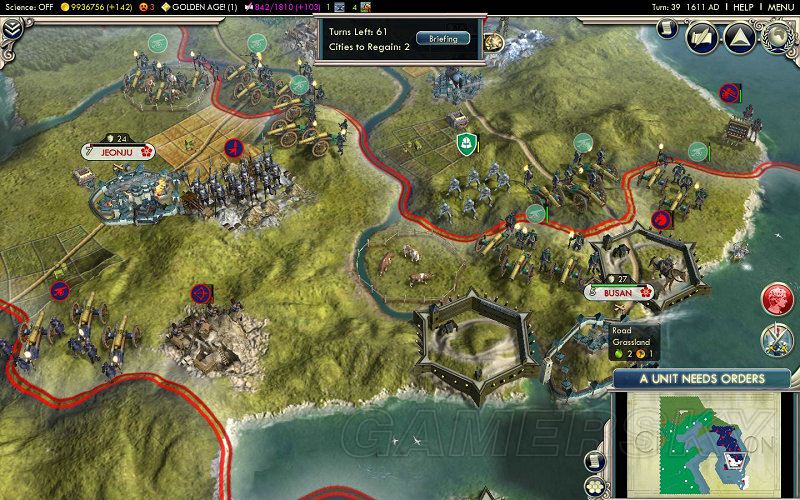Click the crossed swords unit notification
The width and height of the screenshot is (800, 500).
[777, 340]
